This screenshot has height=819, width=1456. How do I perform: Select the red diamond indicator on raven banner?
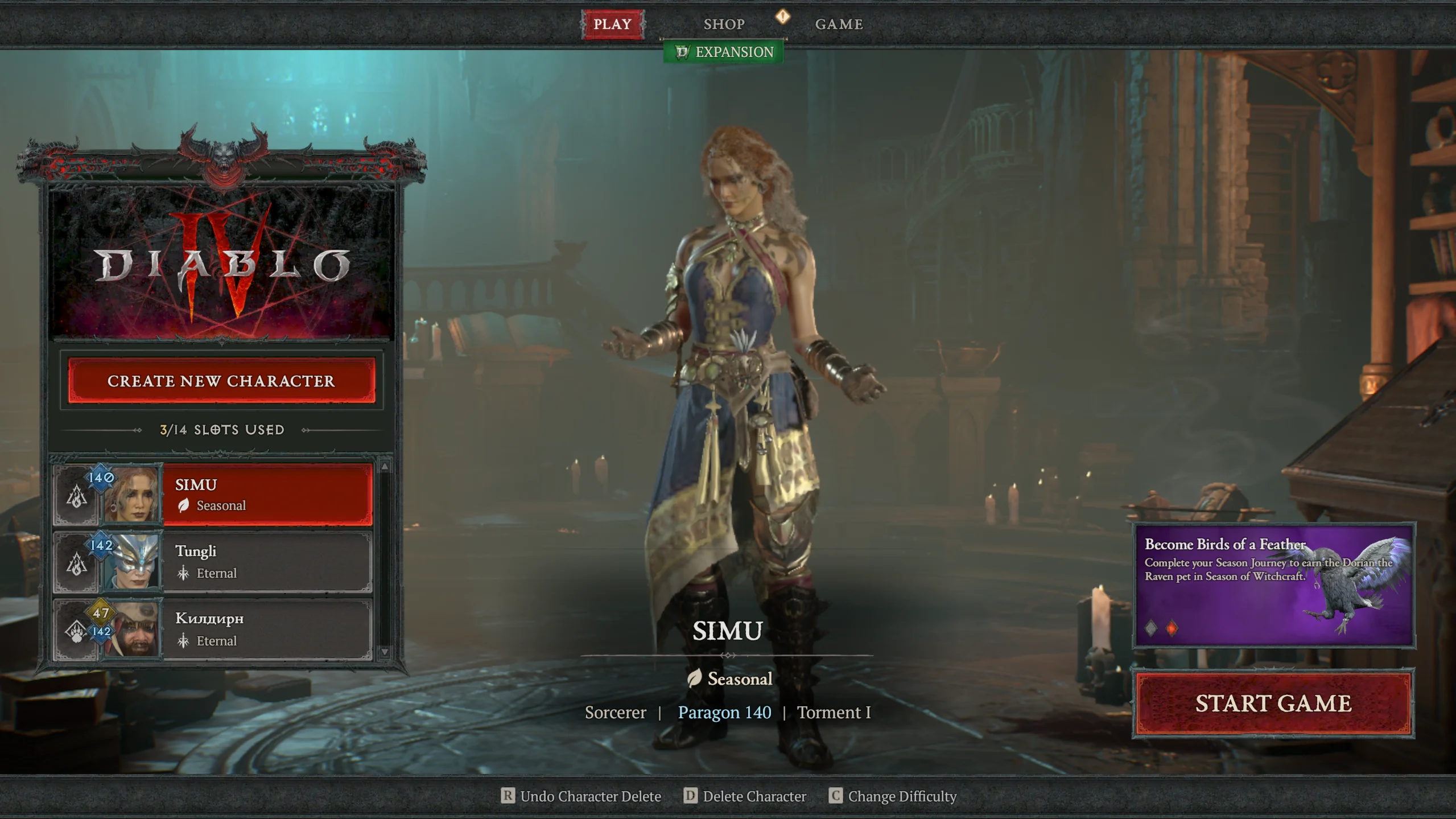(1172, 628)
